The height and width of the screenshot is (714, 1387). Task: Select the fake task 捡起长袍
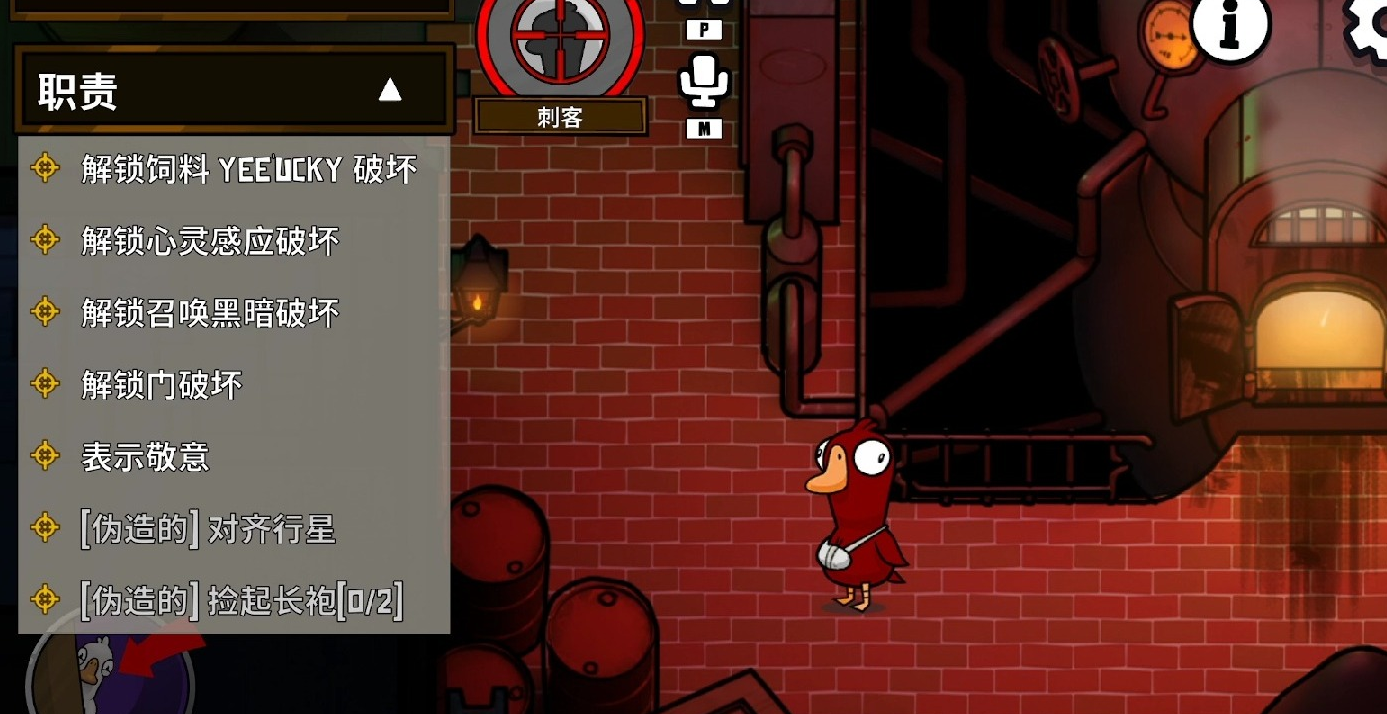[x=242, y=600]
